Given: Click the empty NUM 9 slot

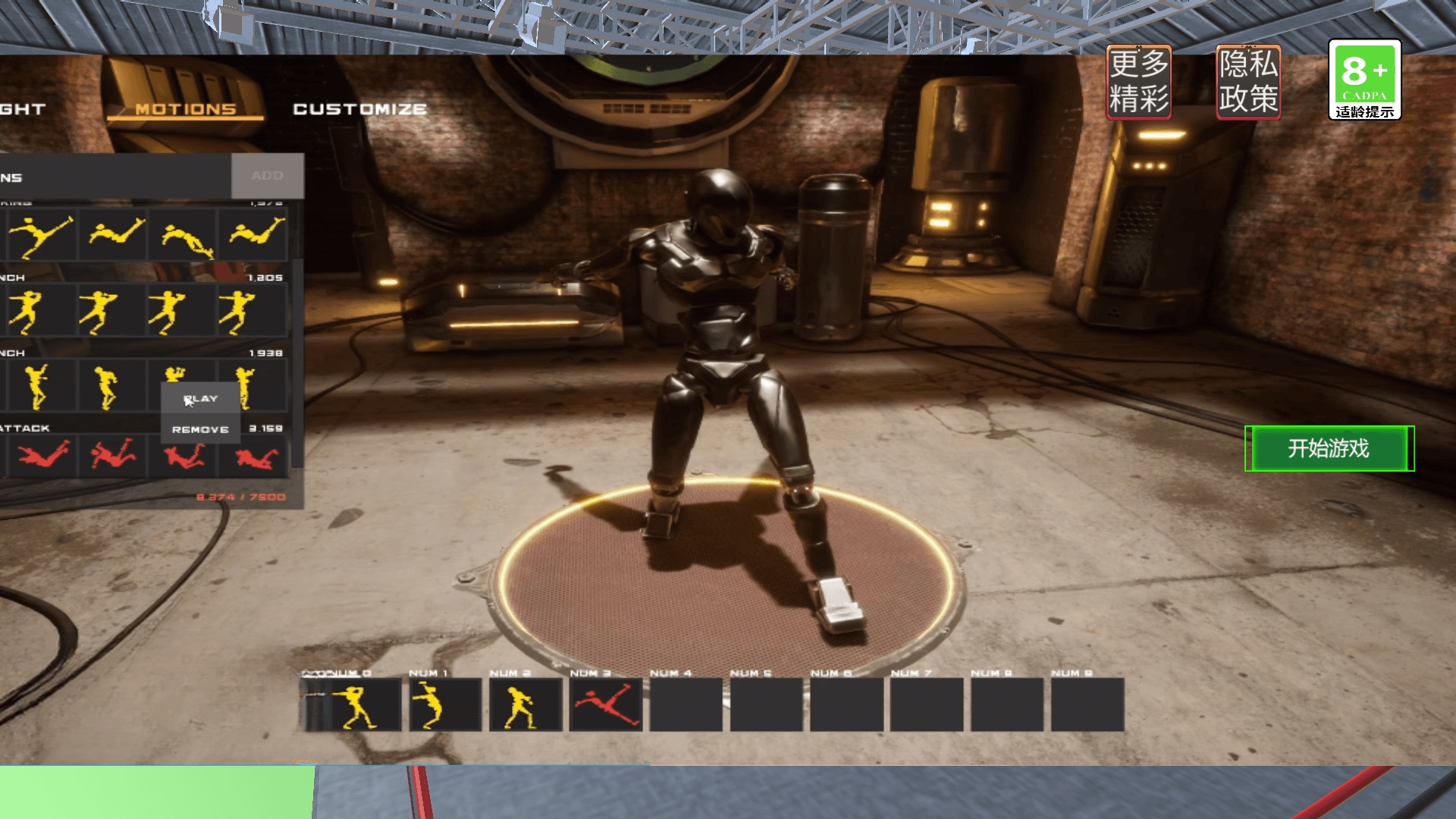Looking at the screenshot, I should [1087, 705].
